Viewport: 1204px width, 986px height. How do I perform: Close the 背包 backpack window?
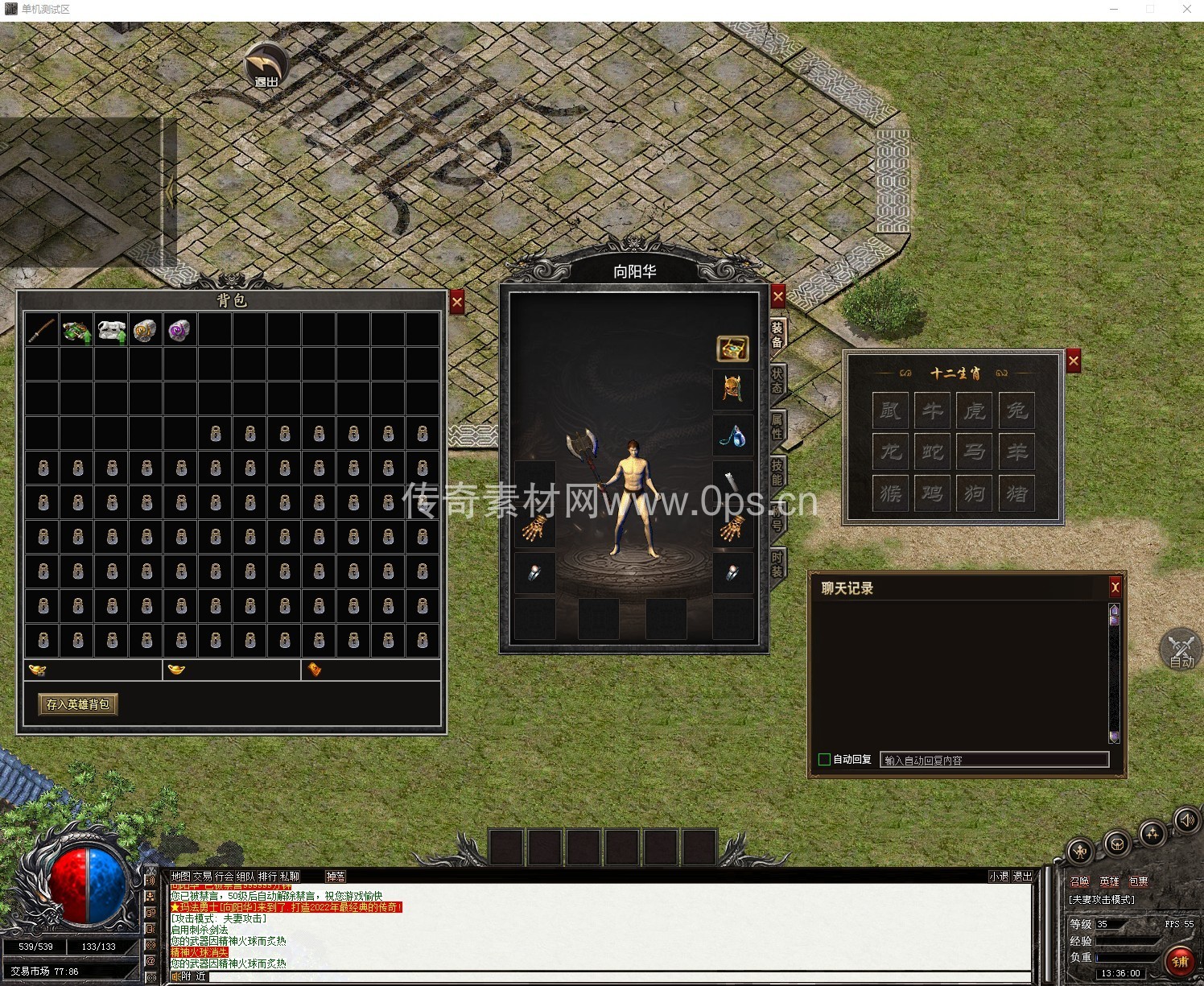tap(457, 303)
